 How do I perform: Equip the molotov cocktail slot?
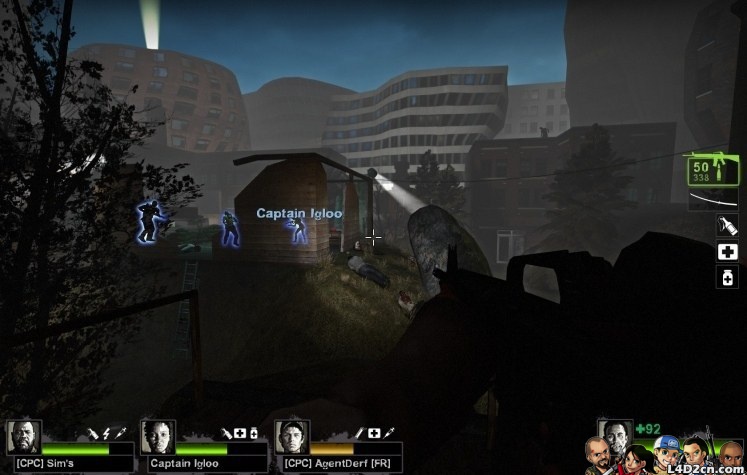click(x=727, y=227)
